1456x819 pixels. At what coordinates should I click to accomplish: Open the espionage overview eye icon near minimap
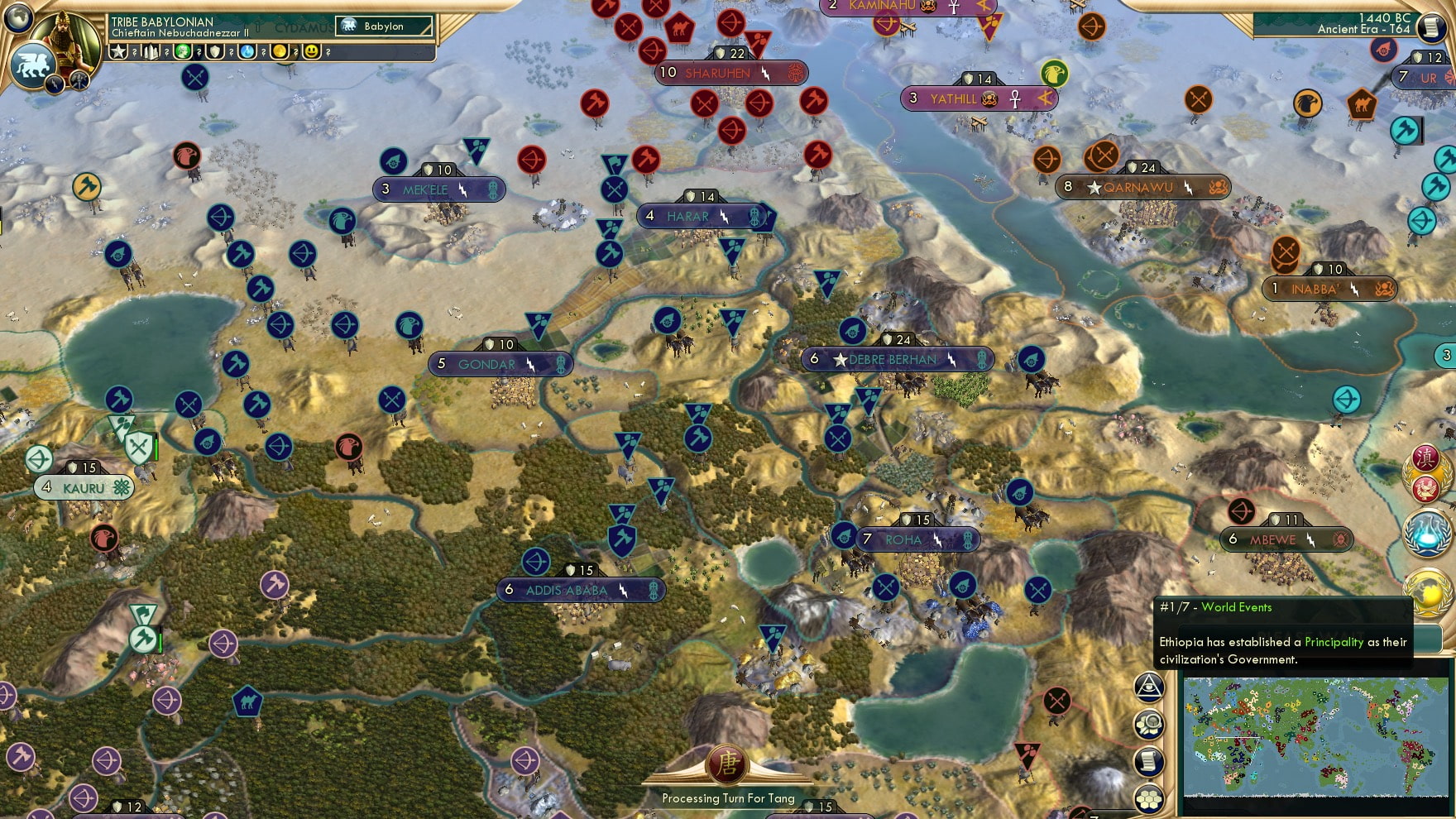[1149, 687]
